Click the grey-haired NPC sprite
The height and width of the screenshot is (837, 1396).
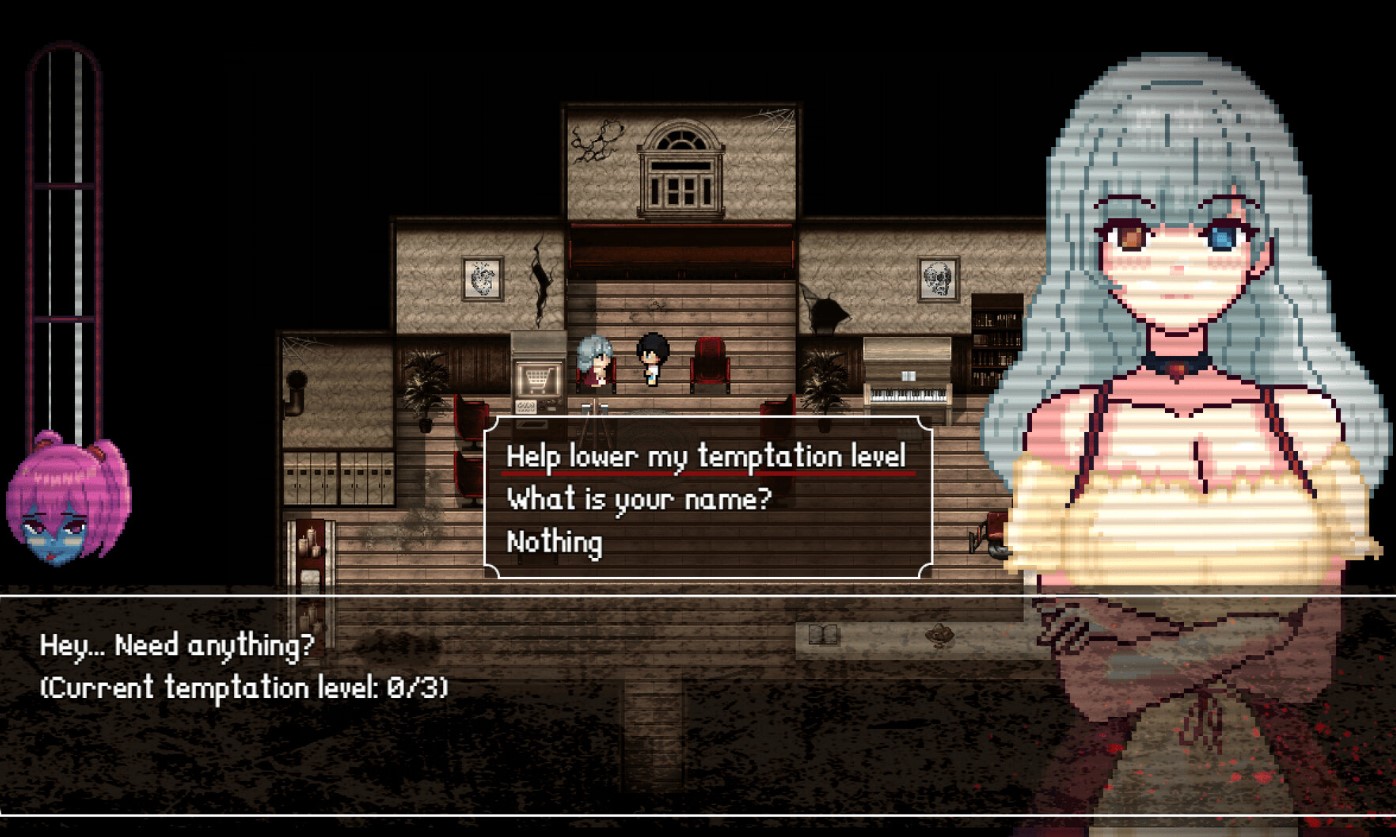point(595,362)
